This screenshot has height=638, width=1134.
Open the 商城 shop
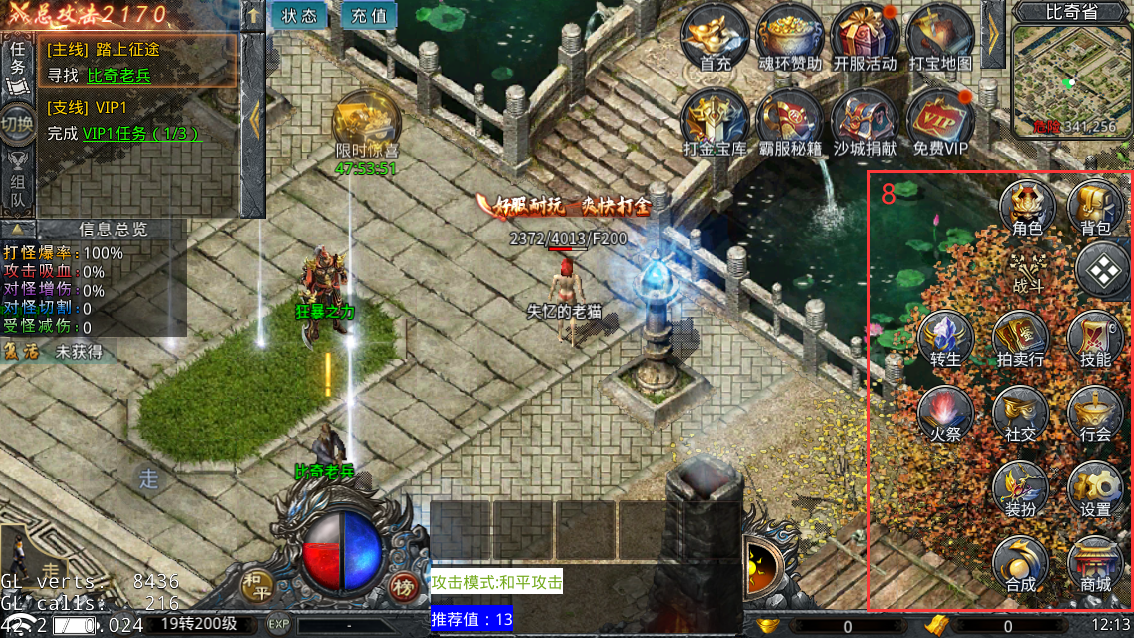click(x=1095, y=564)
